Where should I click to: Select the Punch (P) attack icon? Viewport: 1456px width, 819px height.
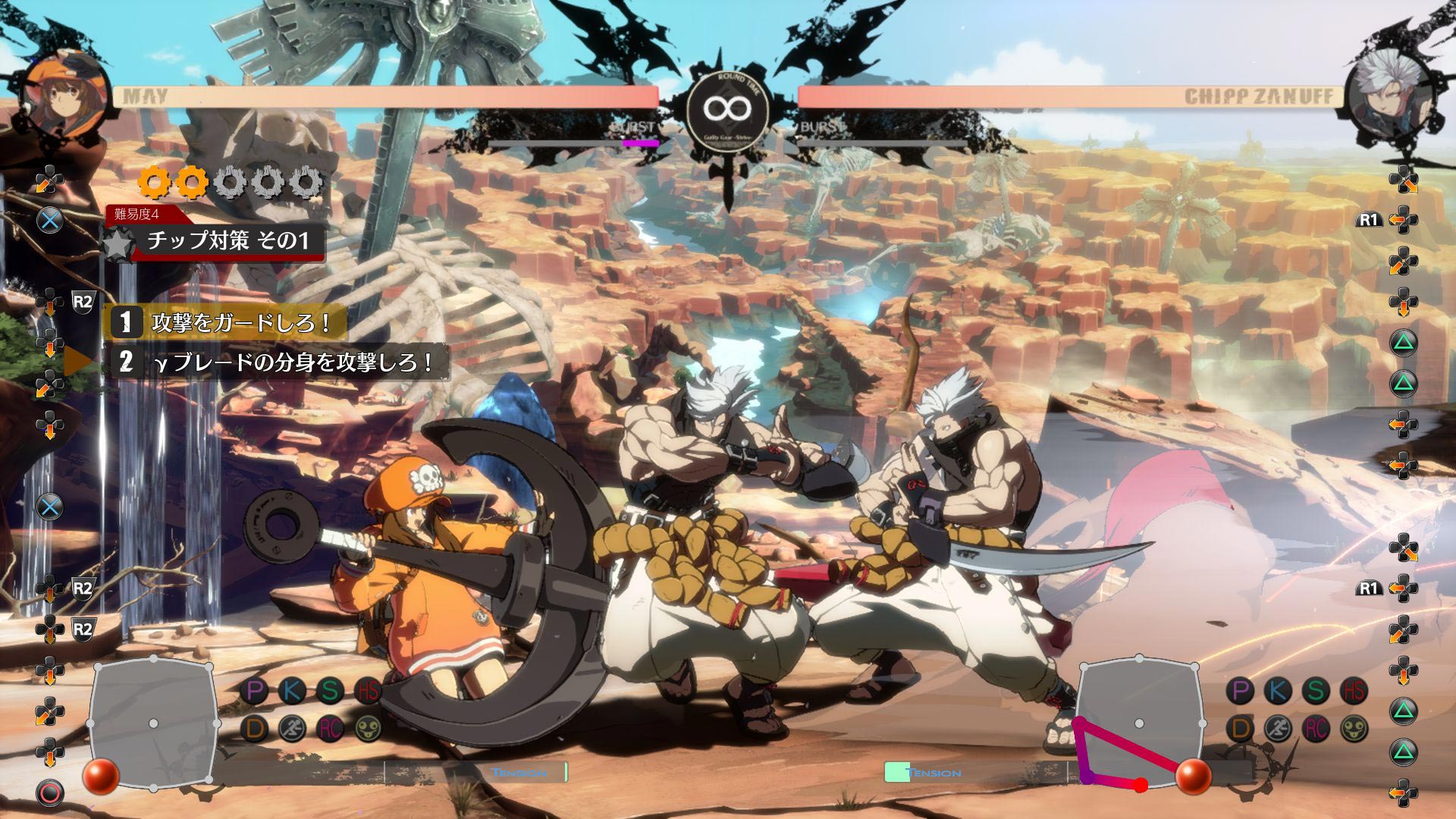tap(255, 691)
